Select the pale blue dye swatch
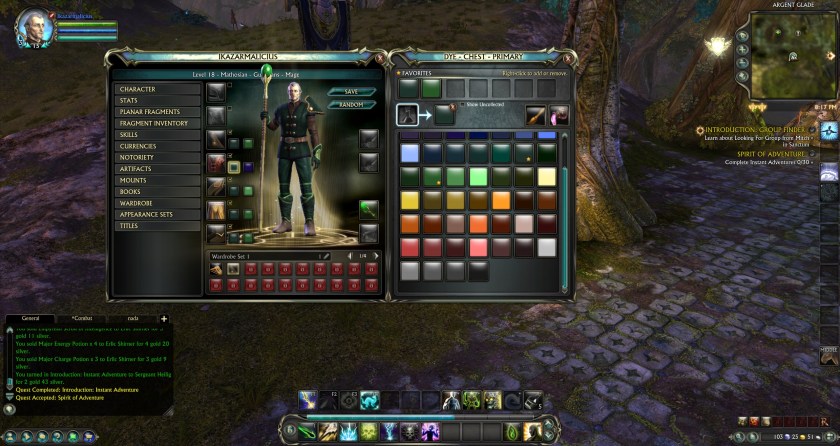The height and width of the screenshot is (446, 840). [x=409, y=153]
